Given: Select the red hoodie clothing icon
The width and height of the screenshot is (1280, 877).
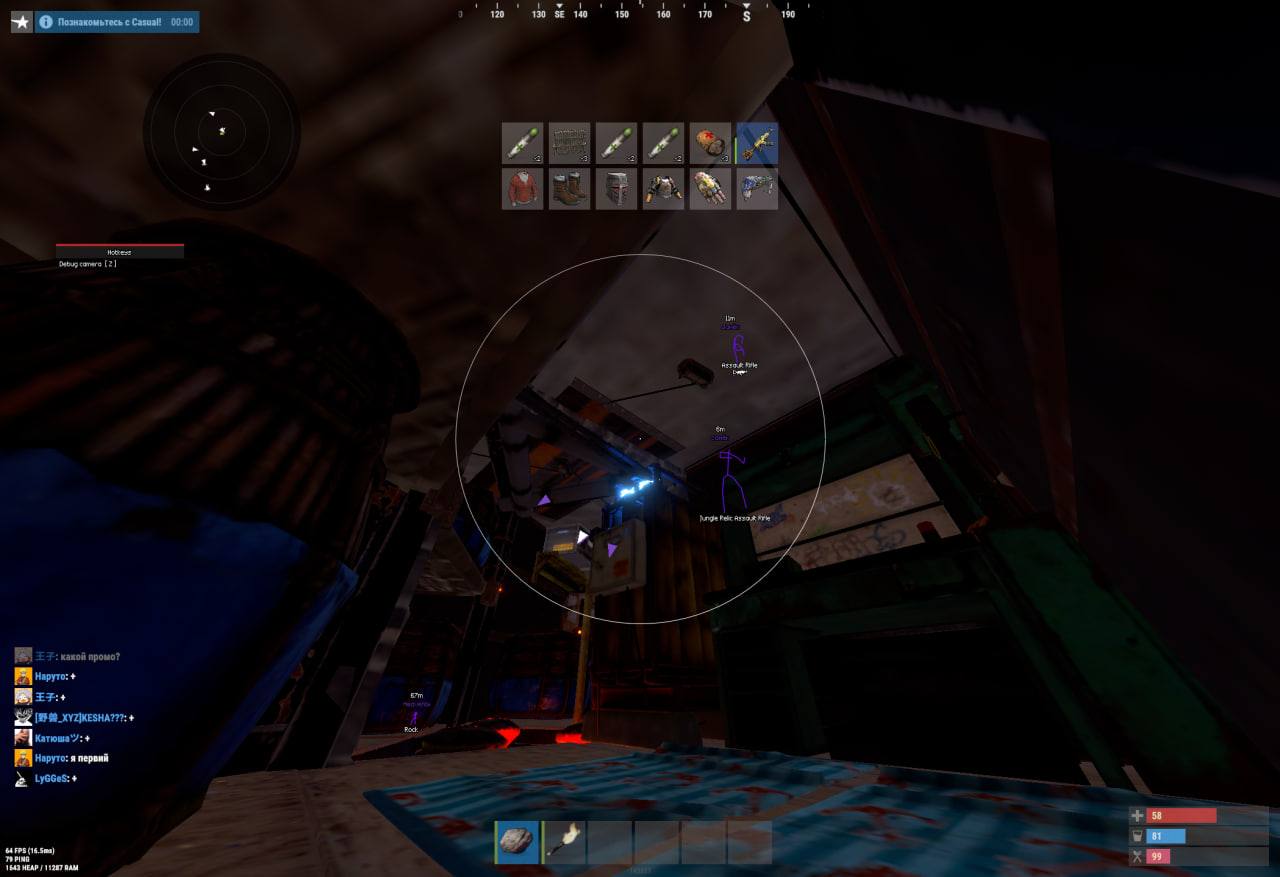Looking at the screenshot, I should [521, 189].
